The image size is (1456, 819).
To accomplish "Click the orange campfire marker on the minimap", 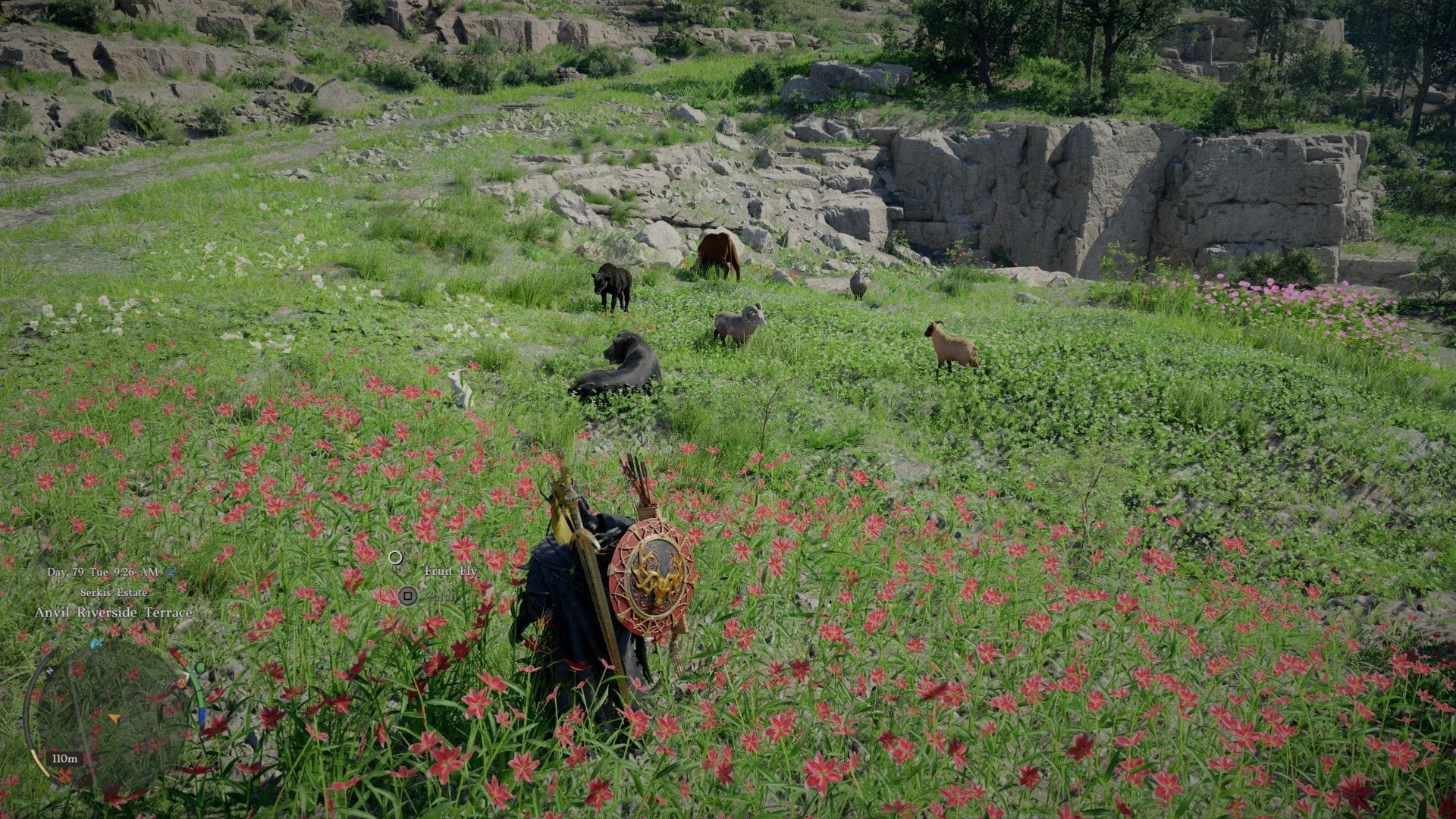I will (181, 683).
